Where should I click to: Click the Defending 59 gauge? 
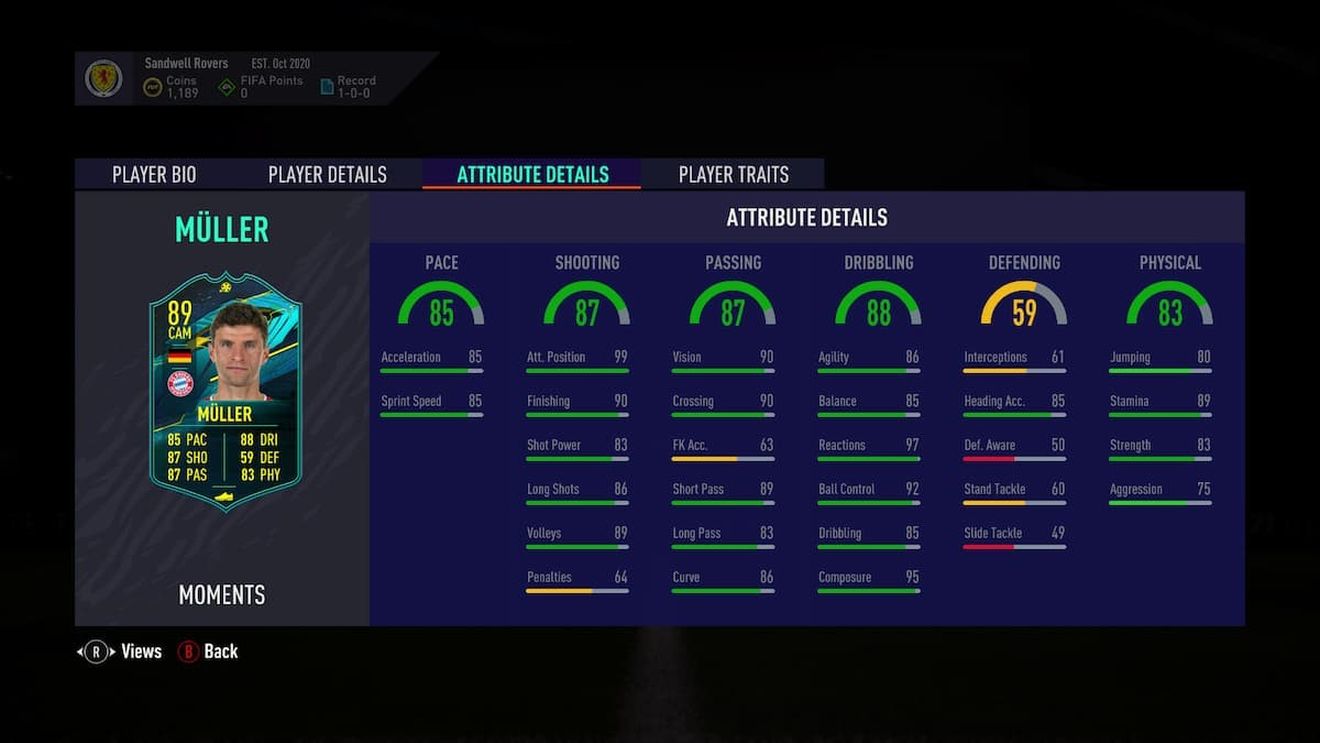tap(1024, 305)
